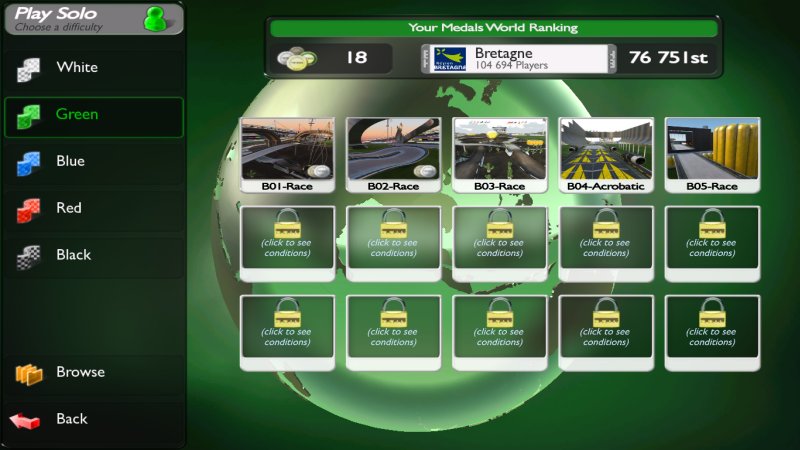
Task: Launch the B04-Acrobatic track
Action: tap(606, 154)
